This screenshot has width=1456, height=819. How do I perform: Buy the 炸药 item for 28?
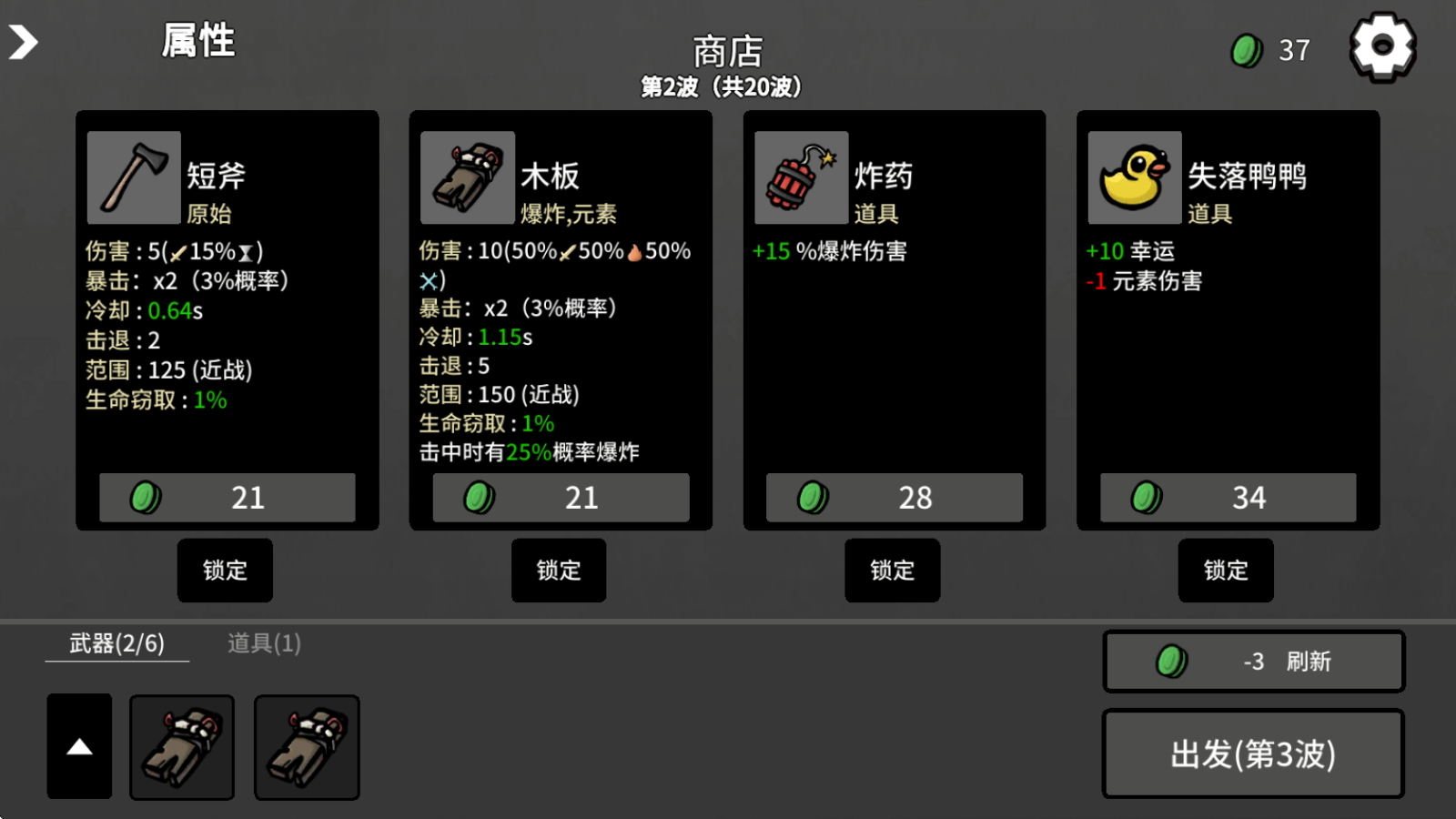[894, 497]
